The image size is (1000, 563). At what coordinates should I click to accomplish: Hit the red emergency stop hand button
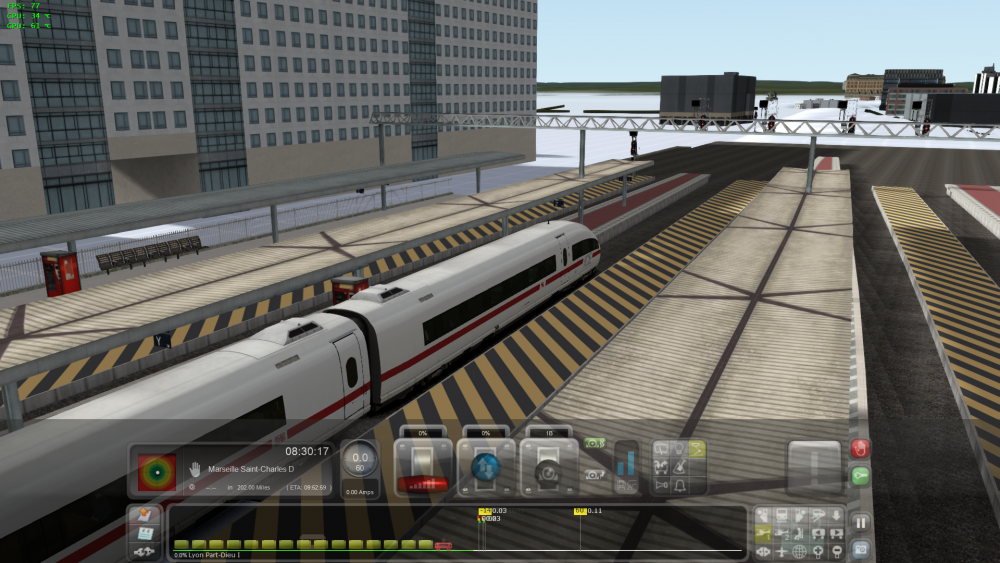[859, 449]
